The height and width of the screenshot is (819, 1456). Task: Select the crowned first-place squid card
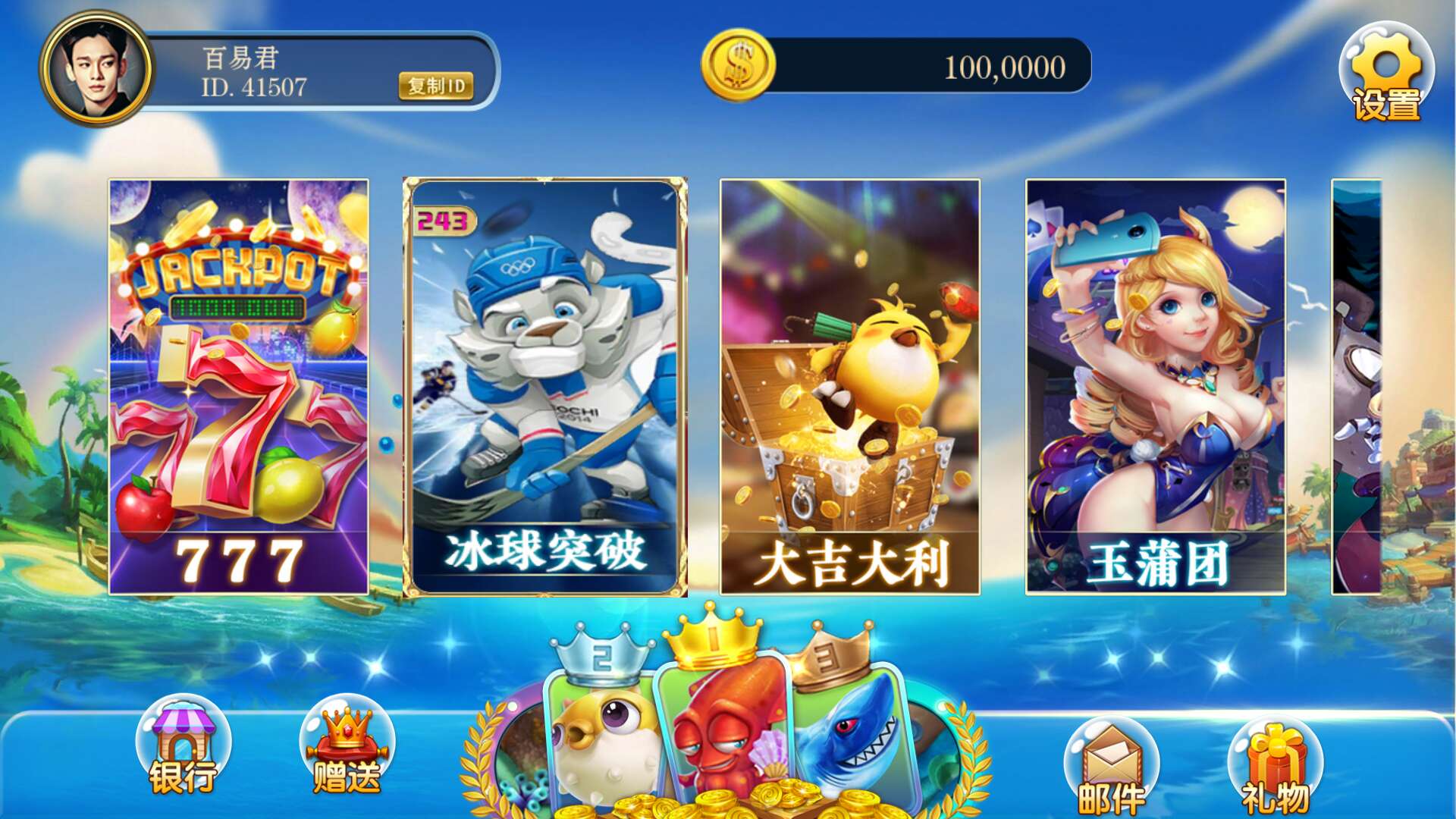724,728
